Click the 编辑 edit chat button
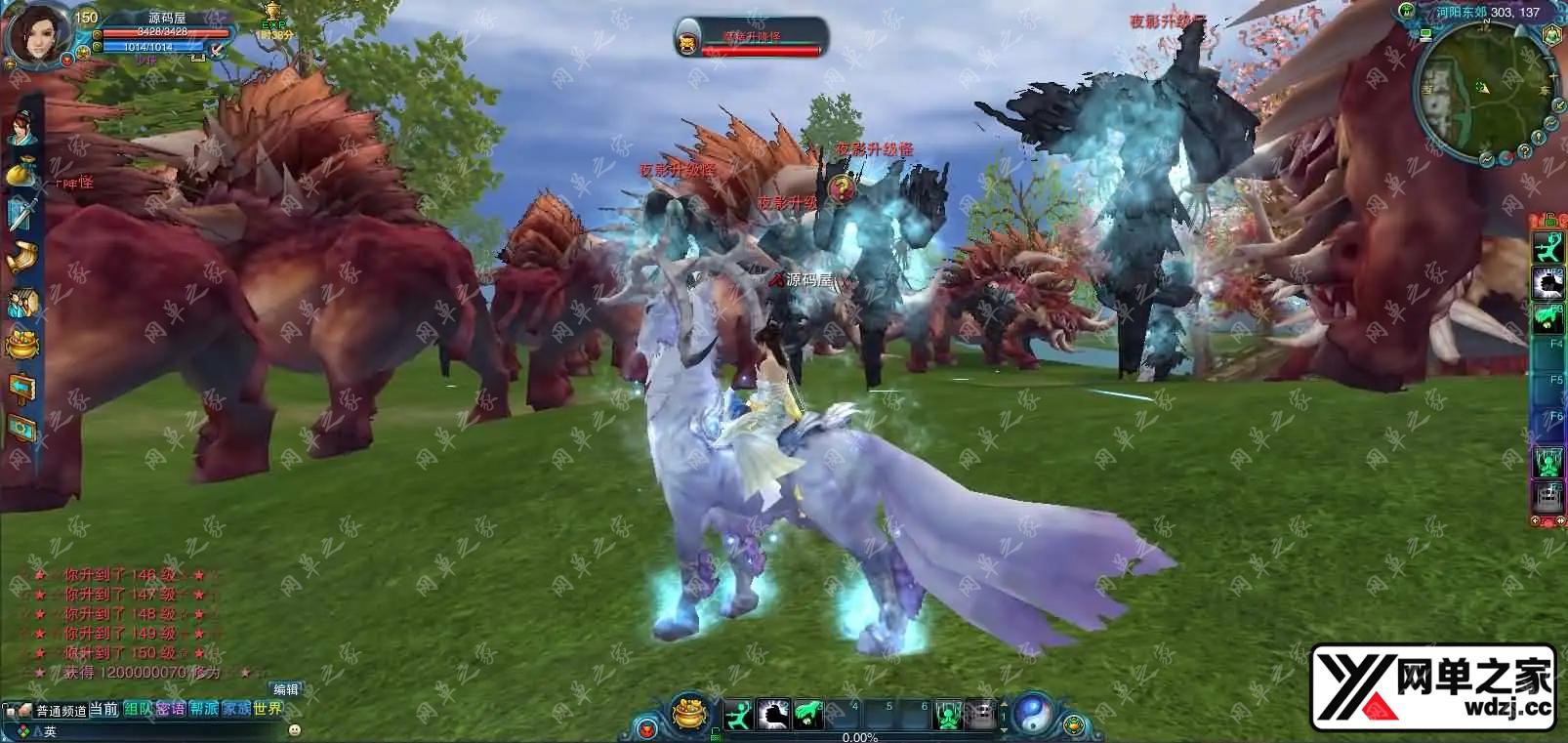The image size is (1568, 743). pos(285,689)
